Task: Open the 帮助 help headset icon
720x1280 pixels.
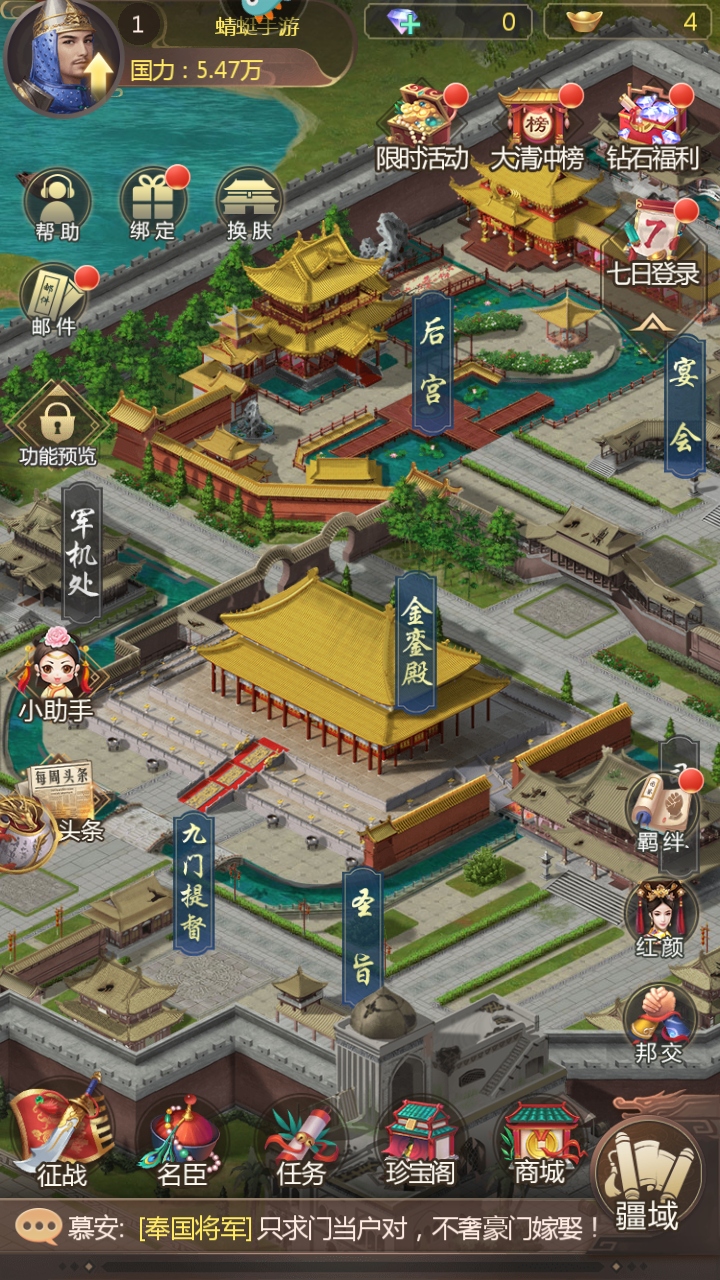Action: pyautogui.click(x=57, y=202)
